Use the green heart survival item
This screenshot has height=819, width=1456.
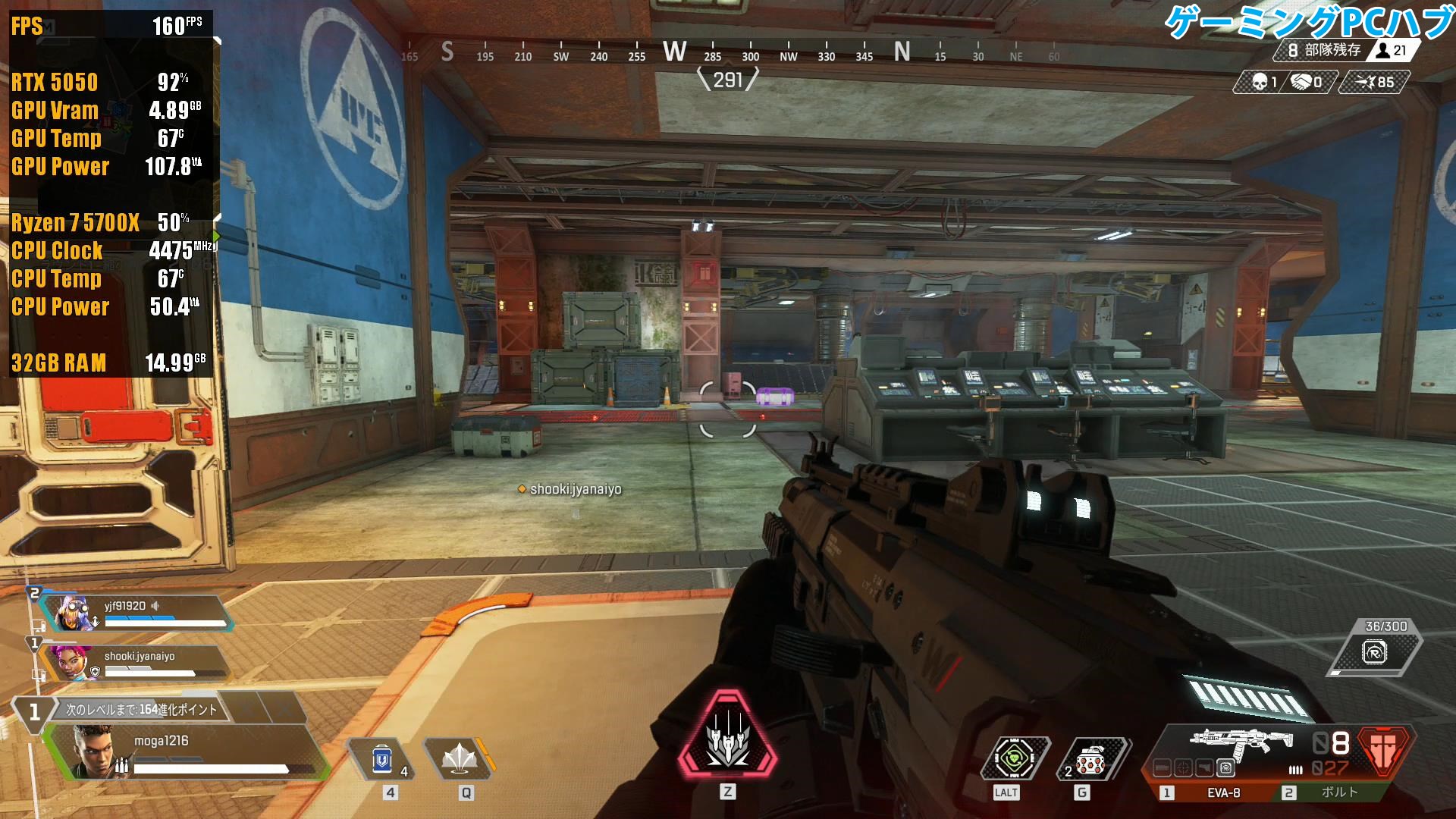pos(1015,758)
